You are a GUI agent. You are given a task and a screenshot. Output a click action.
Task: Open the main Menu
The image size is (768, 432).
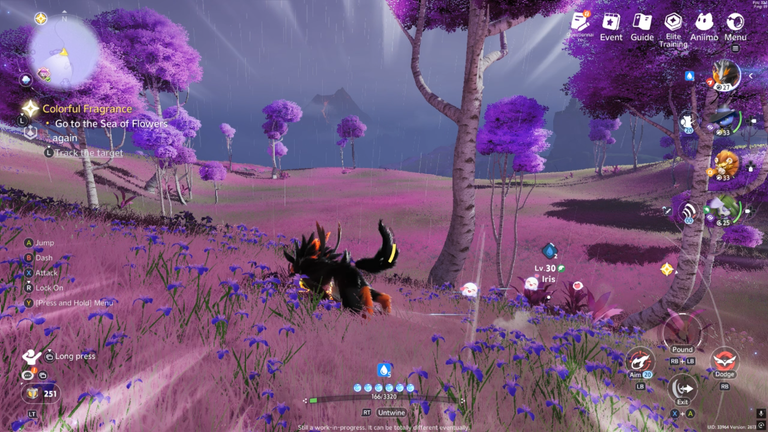(735, 25)
